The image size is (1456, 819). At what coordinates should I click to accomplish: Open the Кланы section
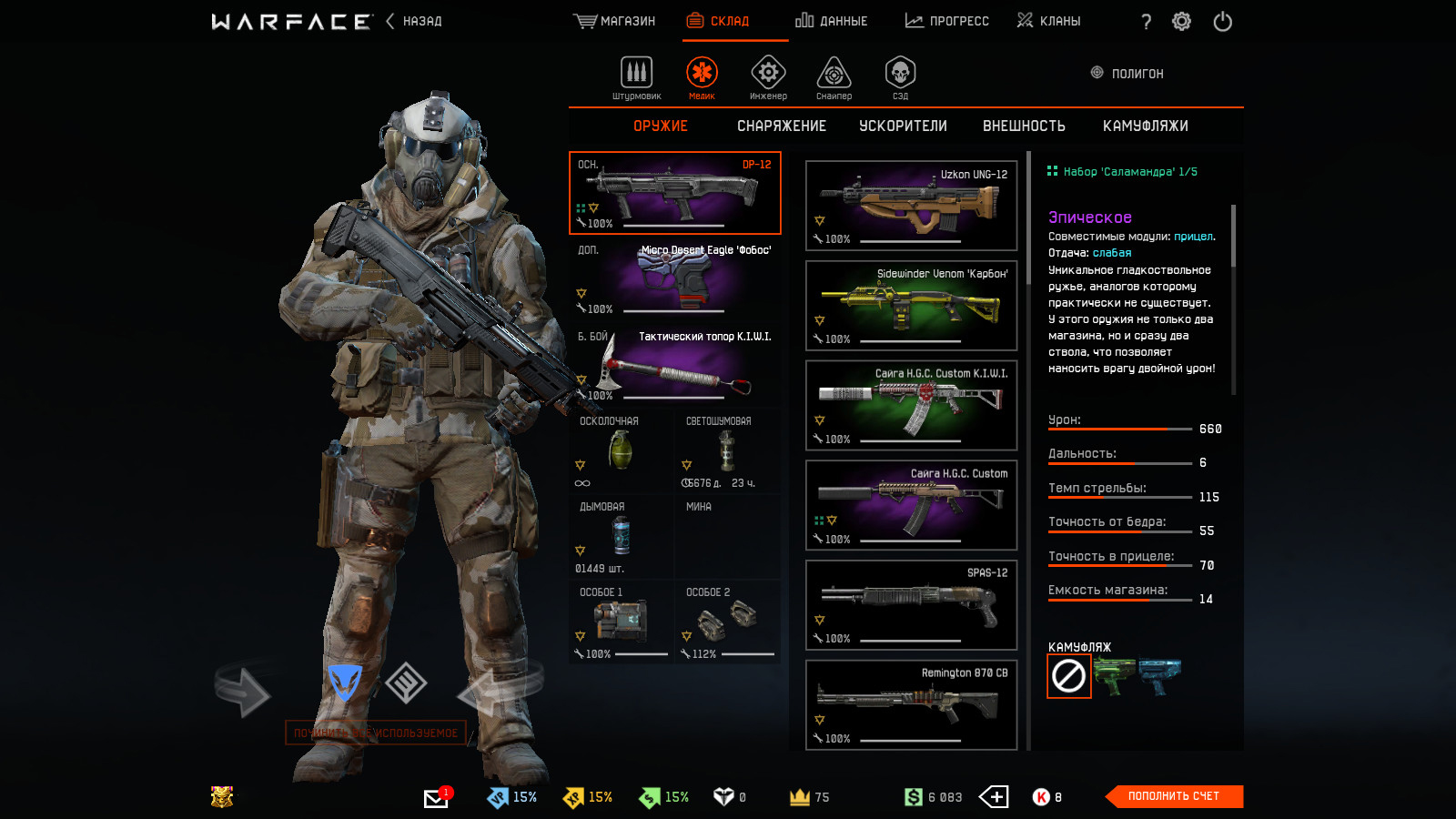(x=1049, y=21)
